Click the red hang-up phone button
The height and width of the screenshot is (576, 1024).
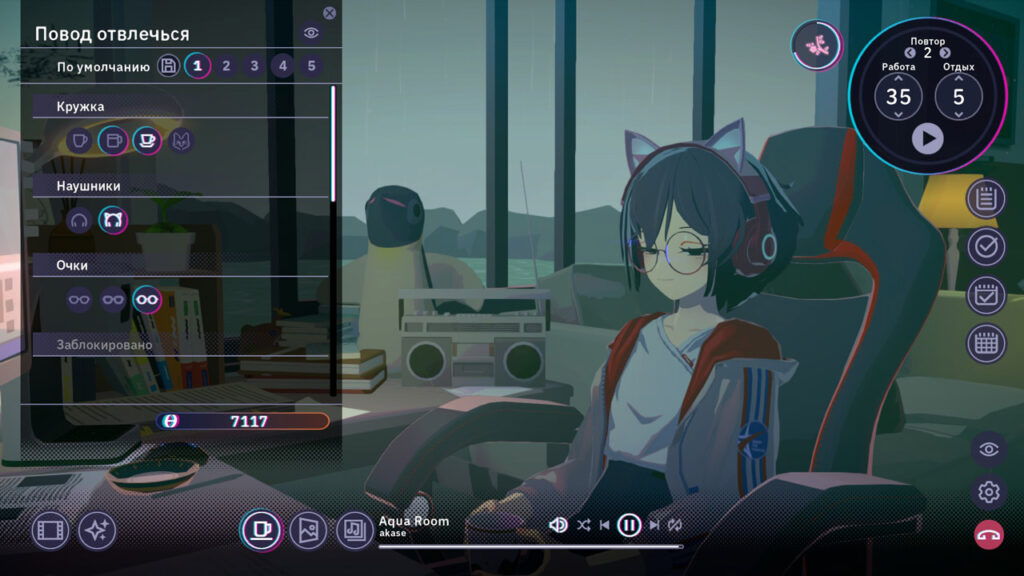click(989, 534)
